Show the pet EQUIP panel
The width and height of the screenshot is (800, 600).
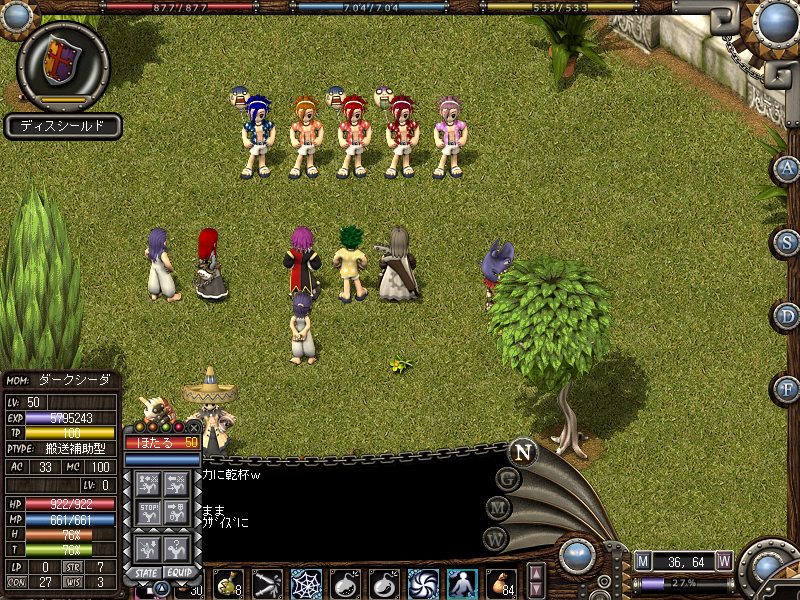180,572
